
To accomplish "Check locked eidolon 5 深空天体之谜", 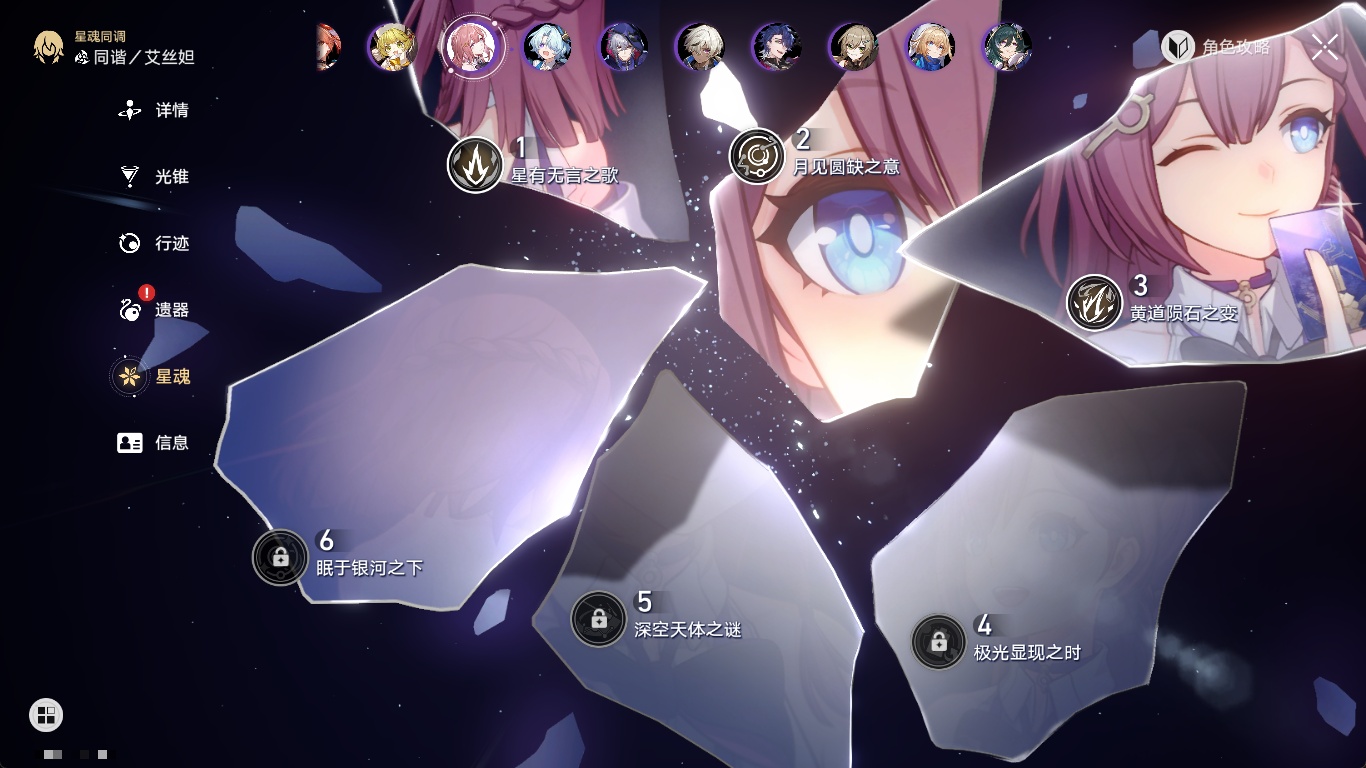I will pyautogui.click(x=598, y=619).
